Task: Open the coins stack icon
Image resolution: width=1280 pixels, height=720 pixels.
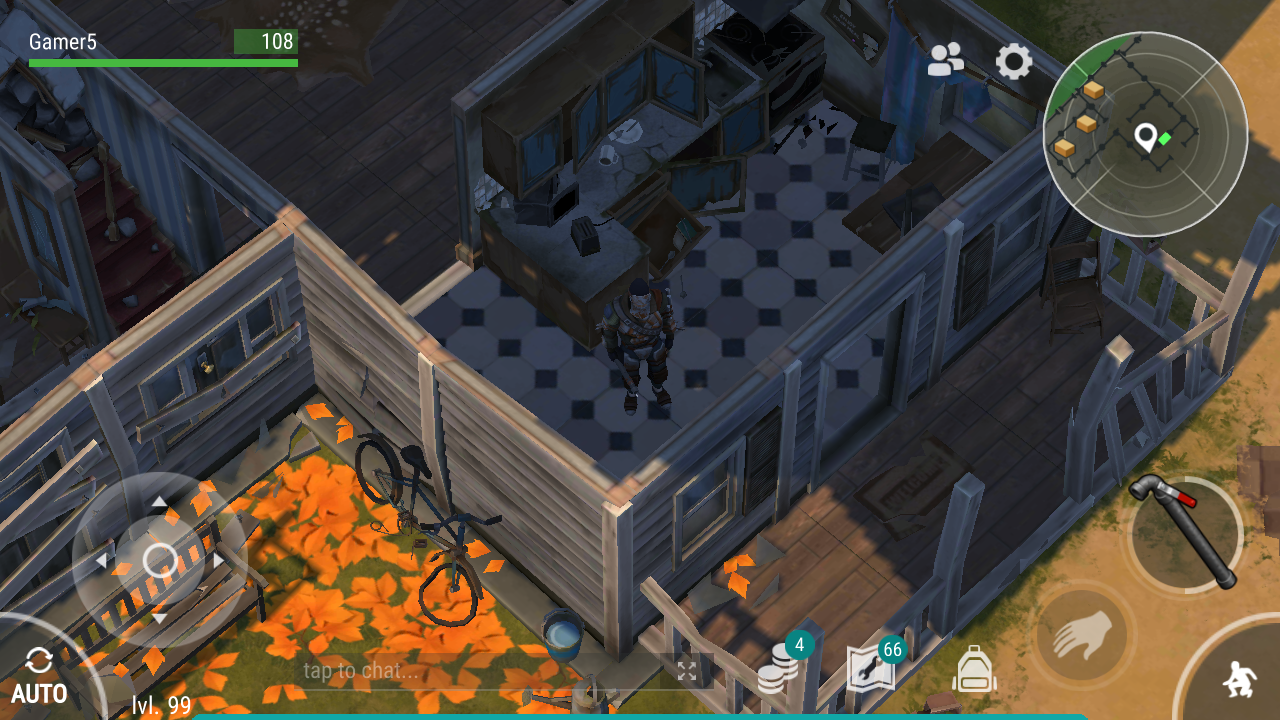Action: (x=778, y=669)
